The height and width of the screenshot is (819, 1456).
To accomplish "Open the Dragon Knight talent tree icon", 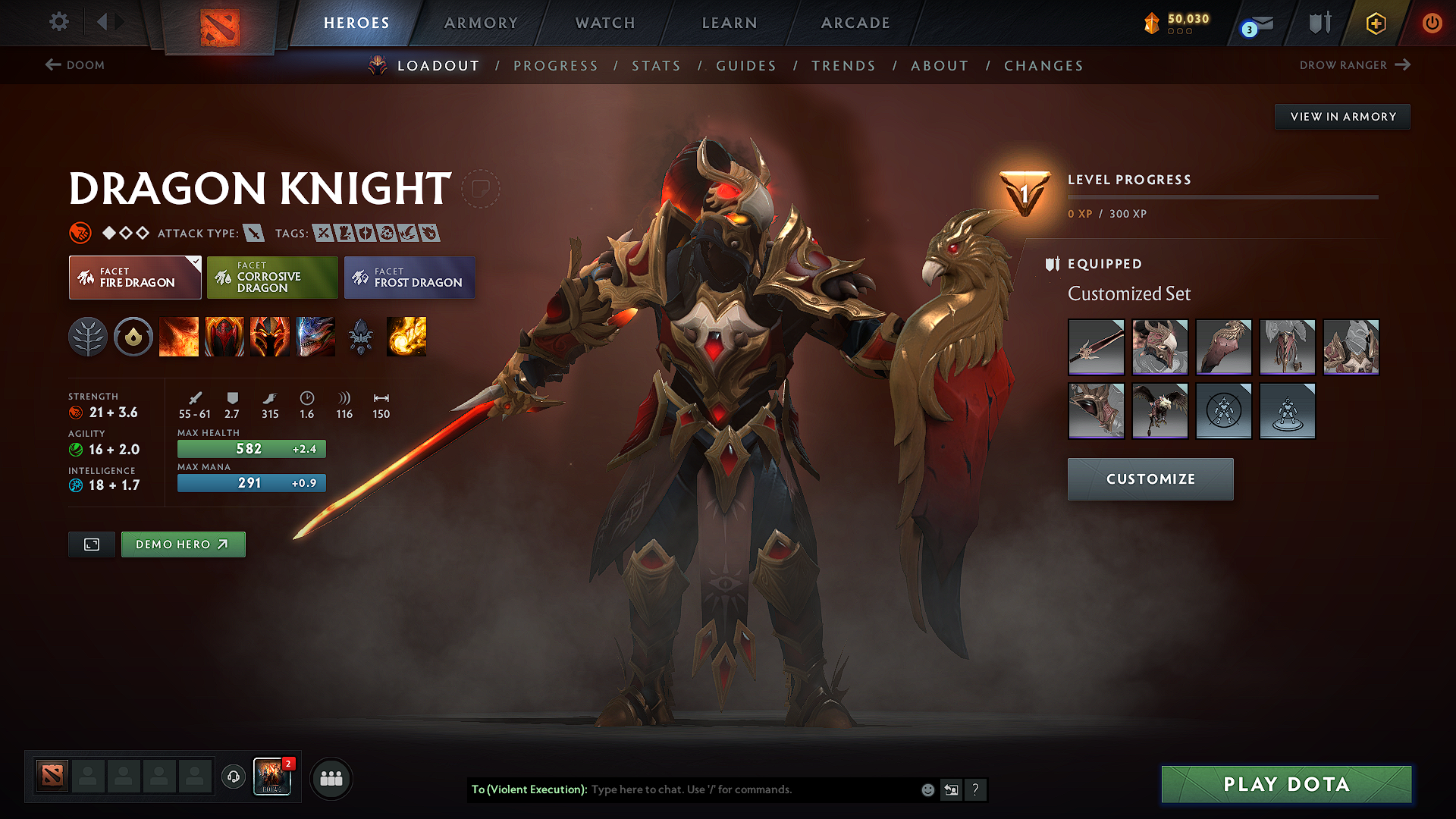I will pyautogui.click(x=89, y=337).
